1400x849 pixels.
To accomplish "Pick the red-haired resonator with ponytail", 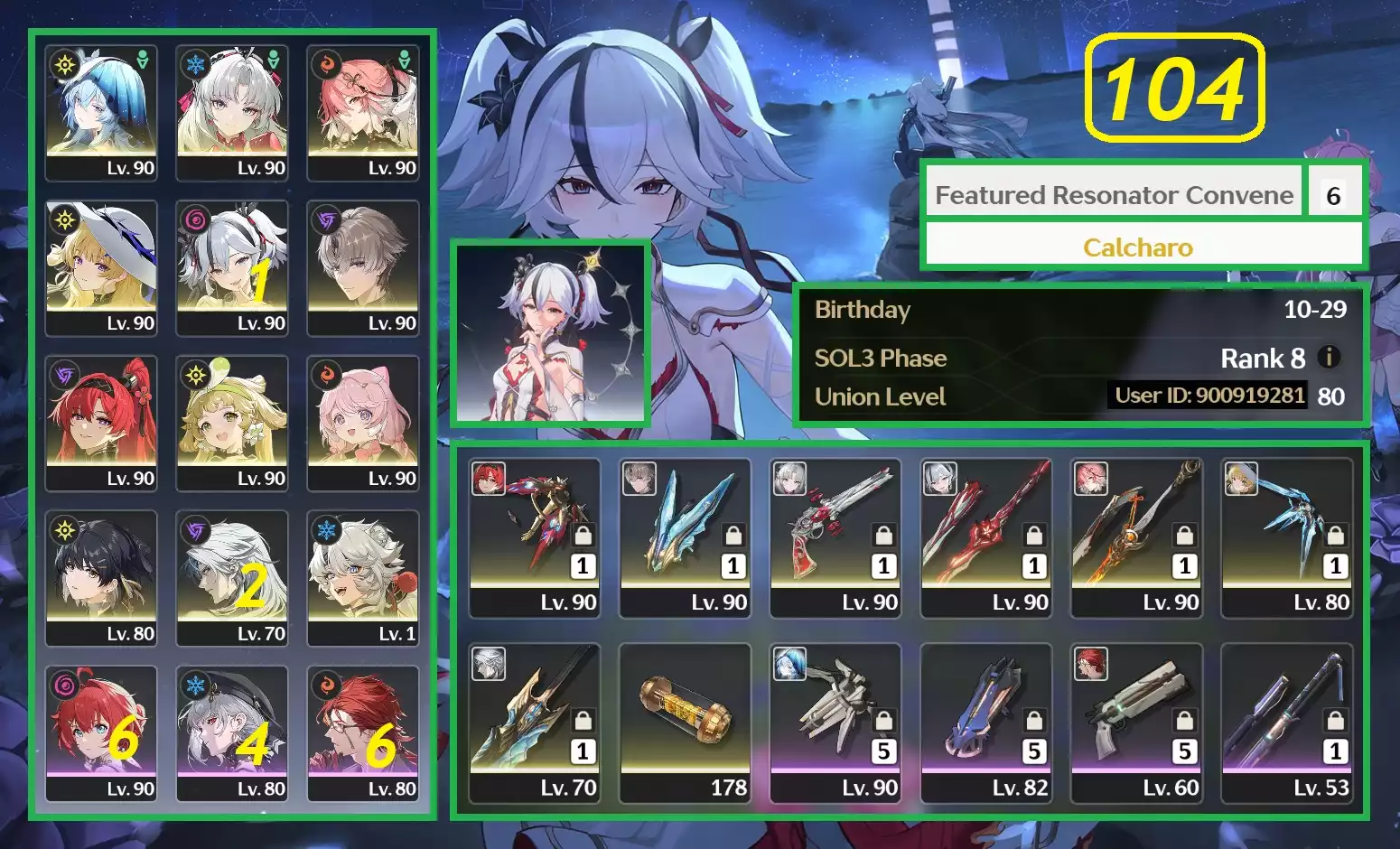I will pos(101,424).
